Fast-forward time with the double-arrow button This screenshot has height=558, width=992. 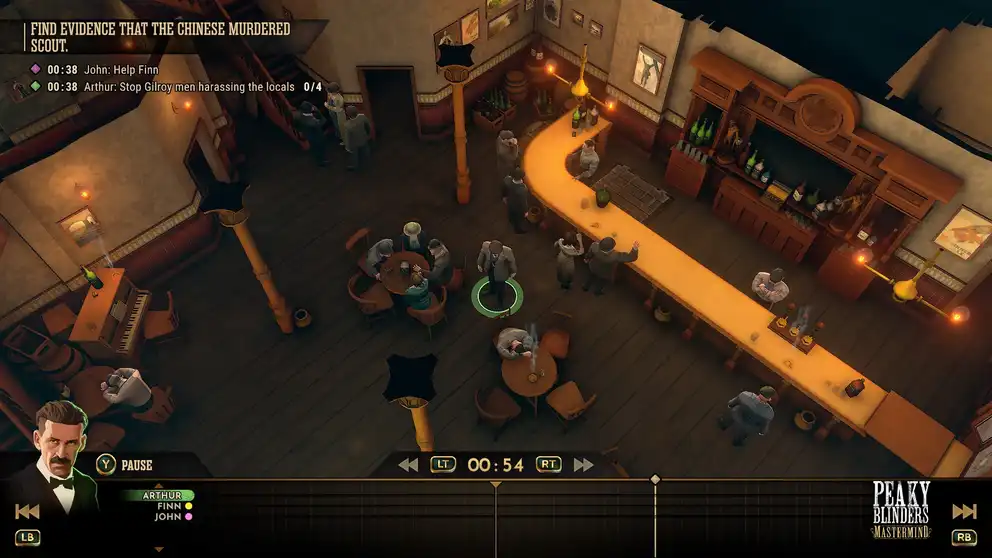click(x=584, y=464)
